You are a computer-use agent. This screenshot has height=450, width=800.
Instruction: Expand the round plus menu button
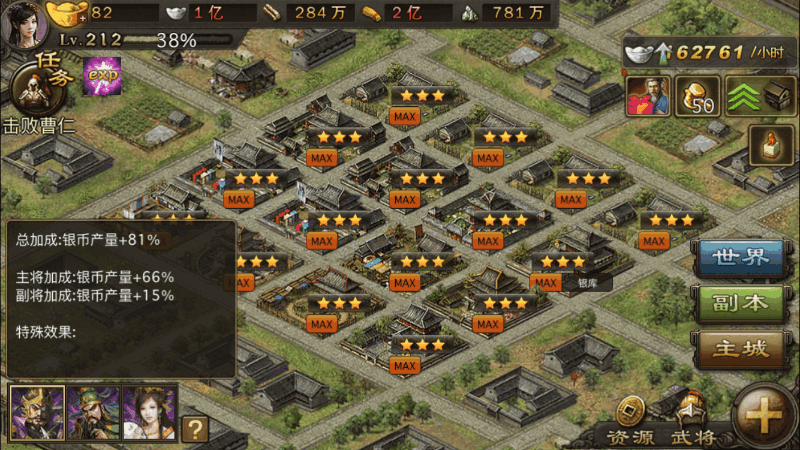click(x=764, y=415)
